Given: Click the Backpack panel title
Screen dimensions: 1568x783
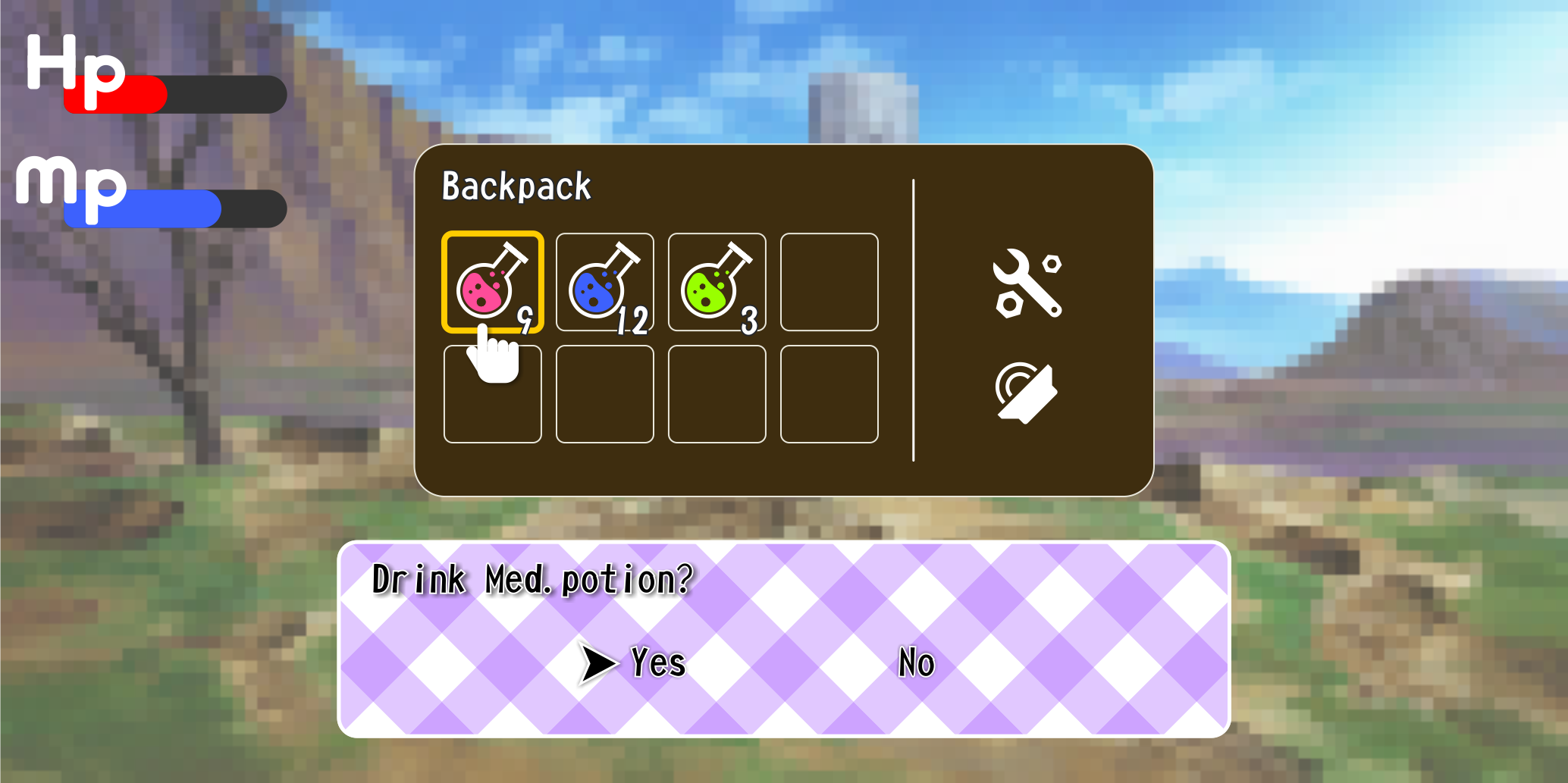Looking at the screenshot, I should 516,186.
